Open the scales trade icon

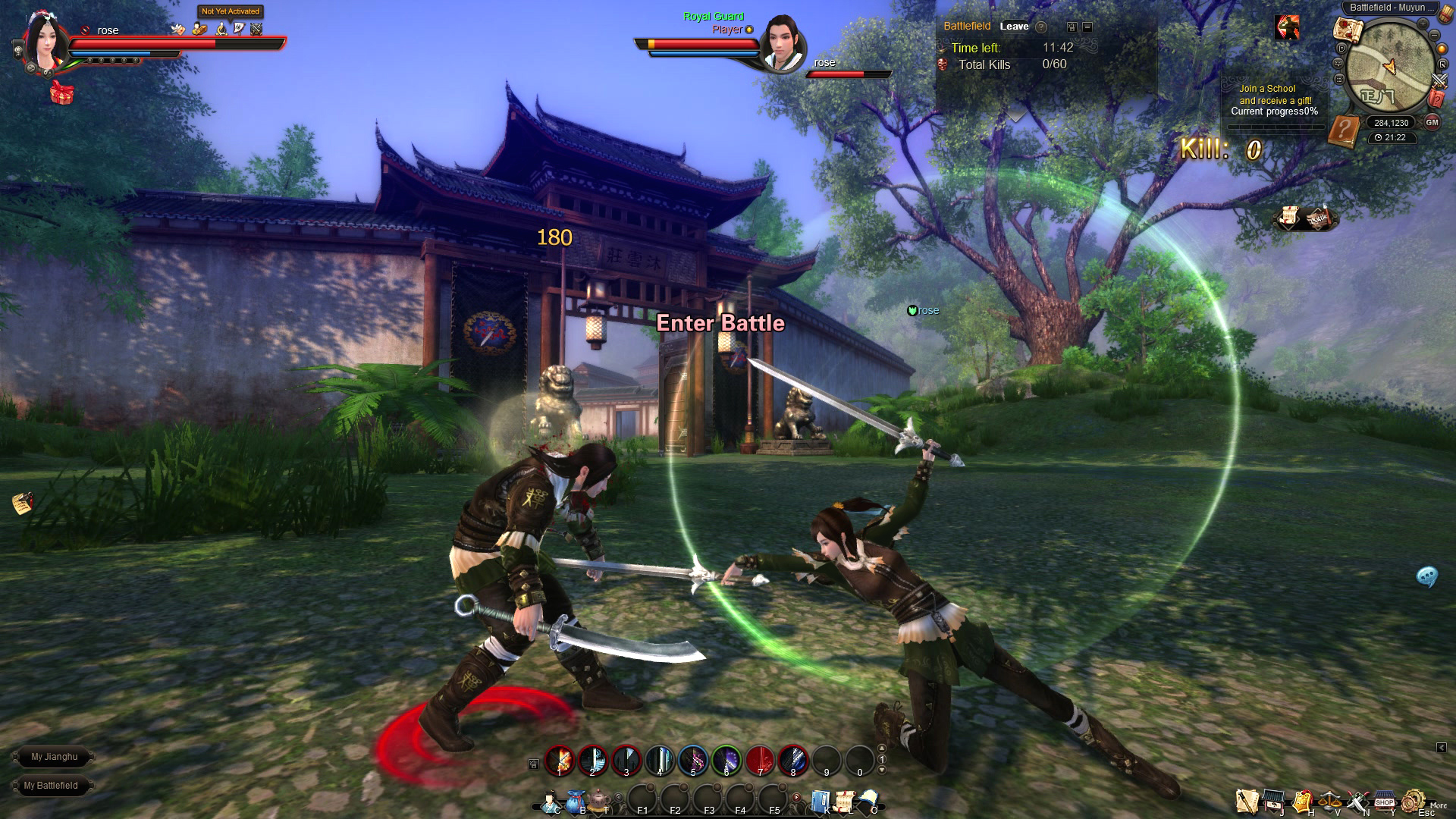[x=1330, y=802]
